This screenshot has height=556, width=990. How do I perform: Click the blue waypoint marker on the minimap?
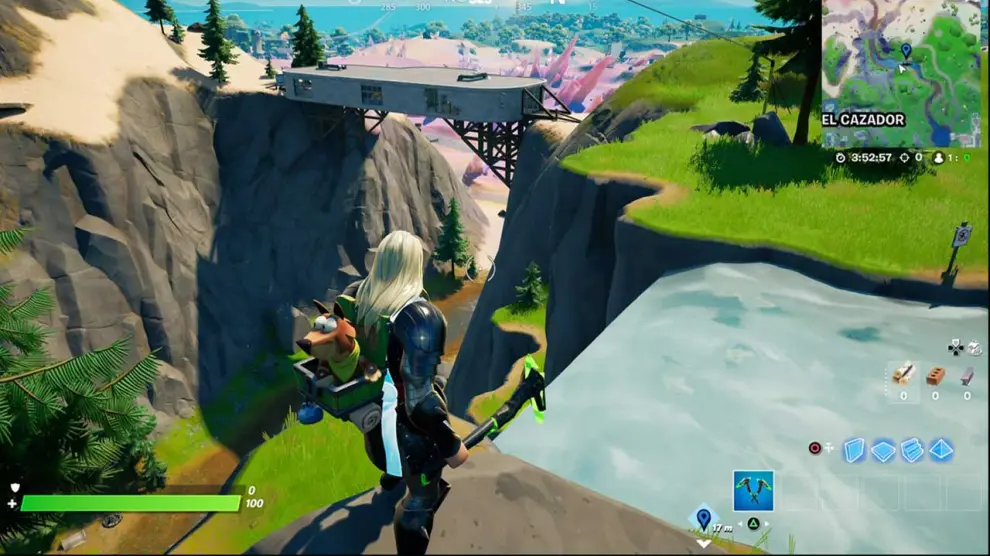pyautogui.click(x=905, y=49)
